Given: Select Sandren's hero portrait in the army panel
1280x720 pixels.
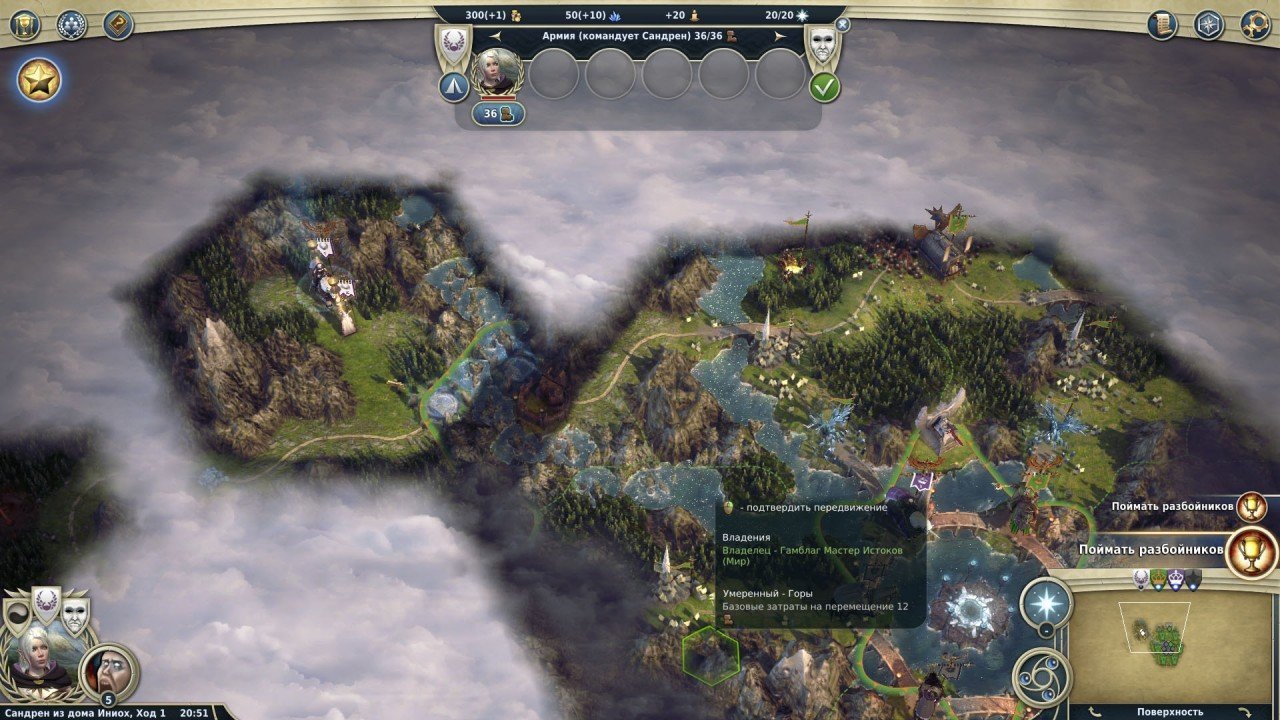Looking at the screenshot, I should coord(497,73).
